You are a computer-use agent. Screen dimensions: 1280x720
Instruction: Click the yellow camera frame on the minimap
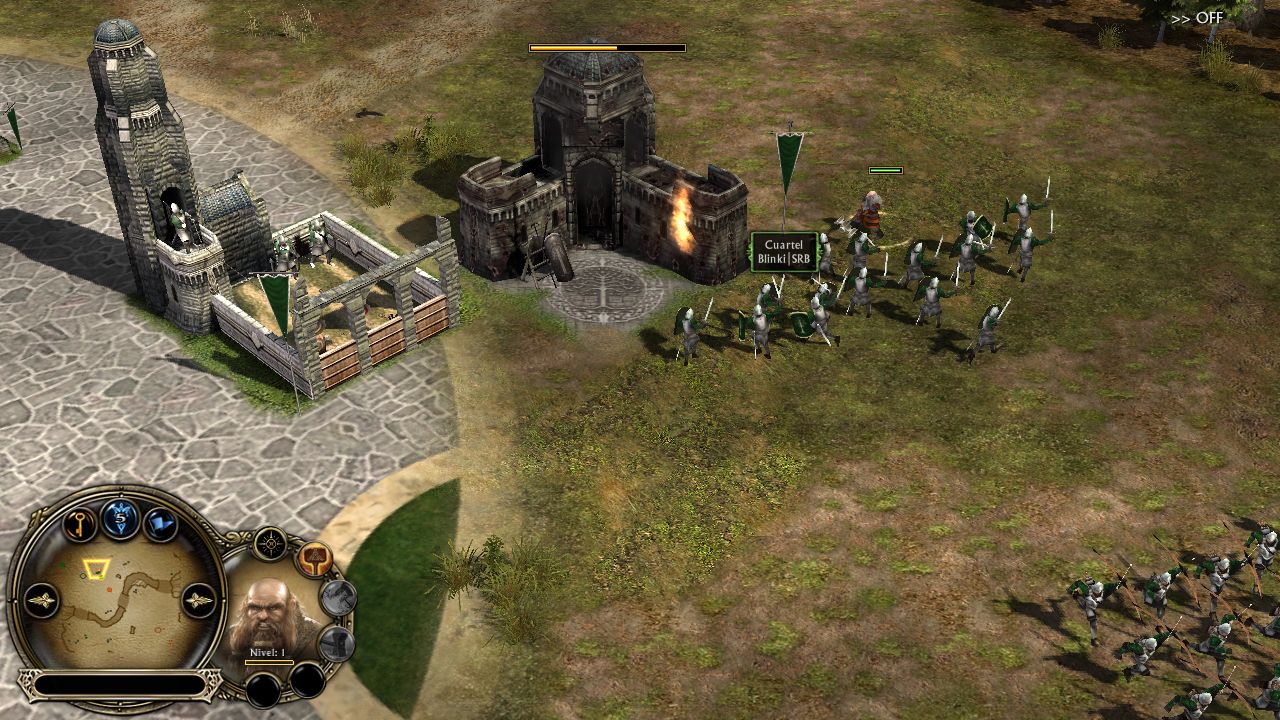95,568
